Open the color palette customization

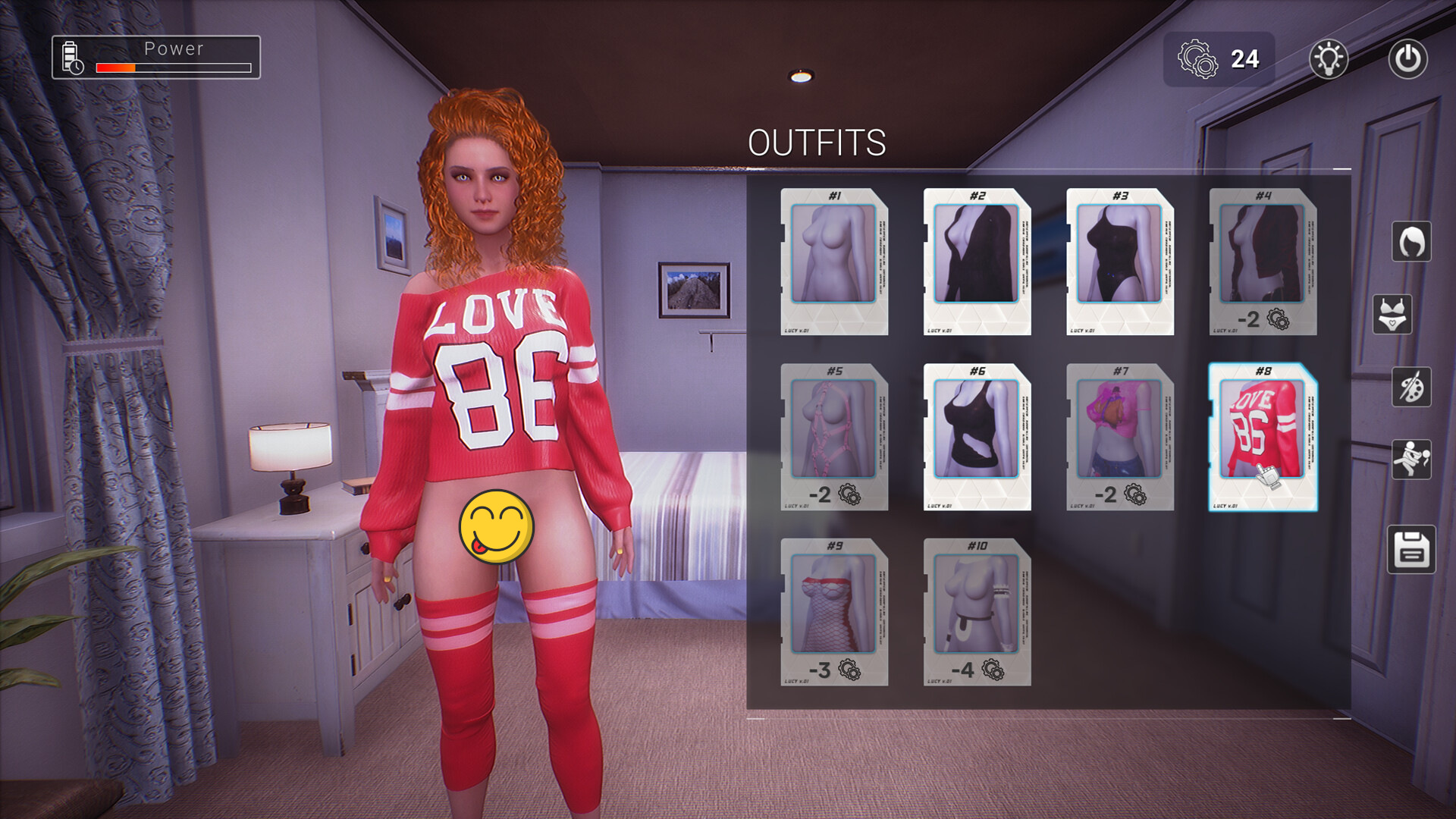[1411, 387]
